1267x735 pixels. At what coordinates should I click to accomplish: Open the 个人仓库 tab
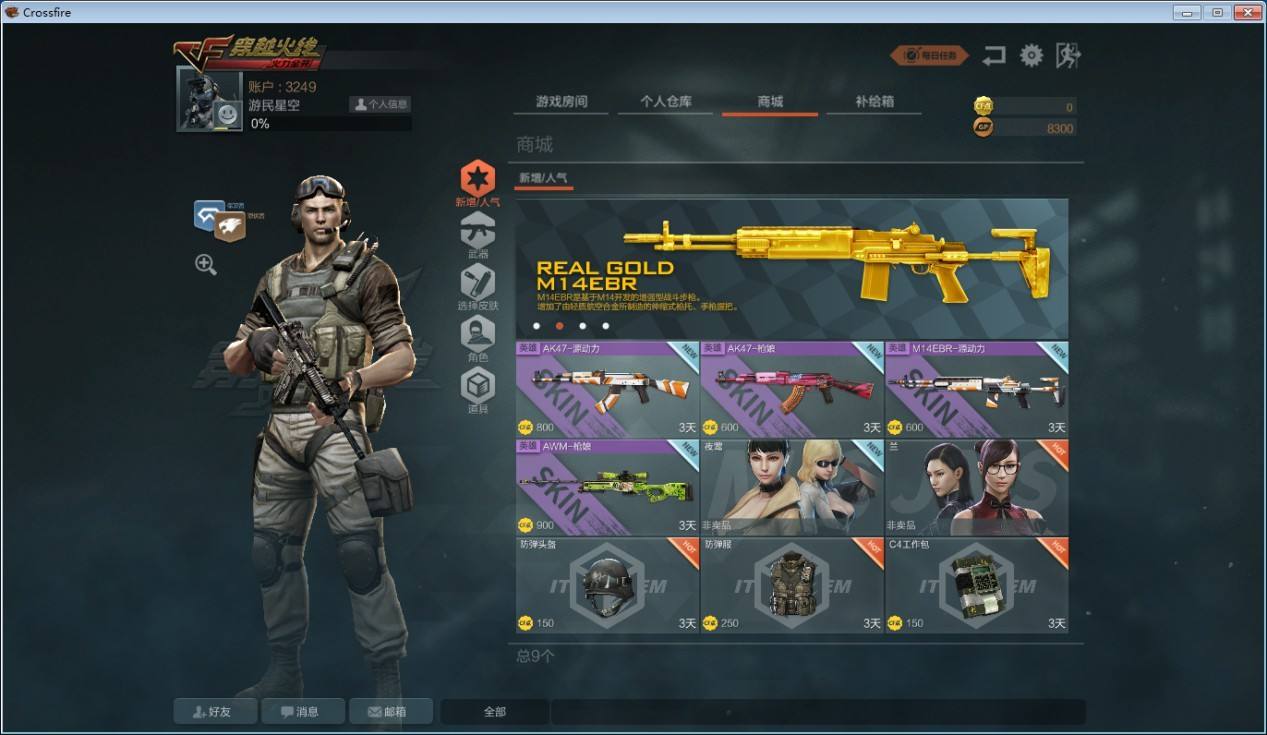click(666, 102)
